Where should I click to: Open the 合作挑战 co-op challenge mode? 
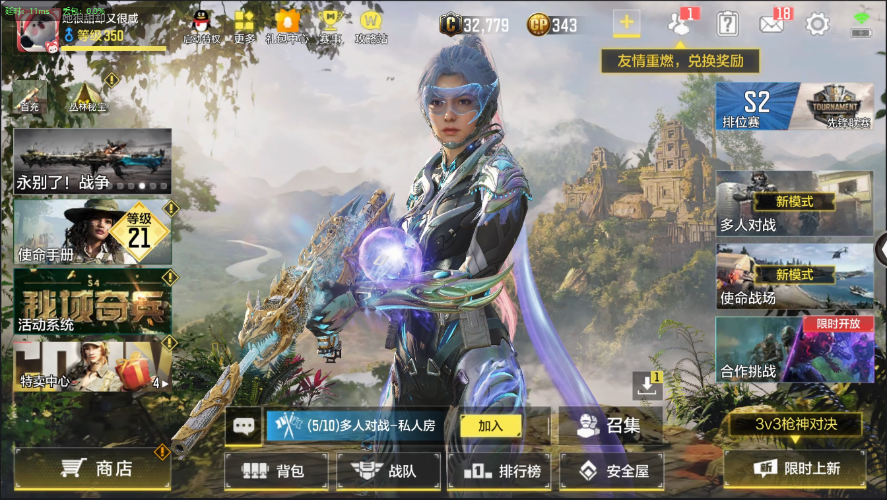tap(780, 349)
